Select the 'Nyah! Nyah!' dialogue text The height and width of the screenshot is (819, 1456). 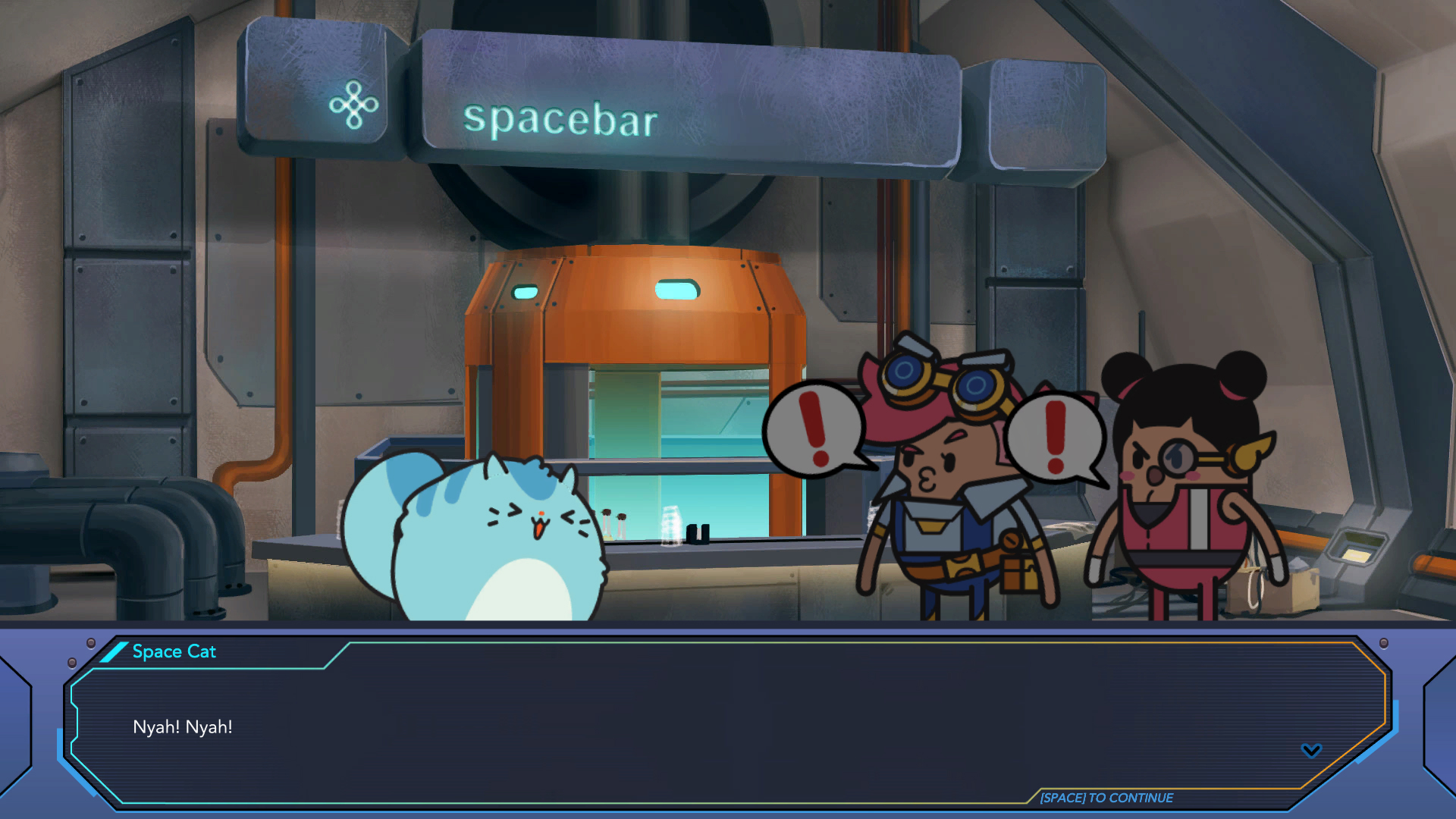(x=182, y=726)
